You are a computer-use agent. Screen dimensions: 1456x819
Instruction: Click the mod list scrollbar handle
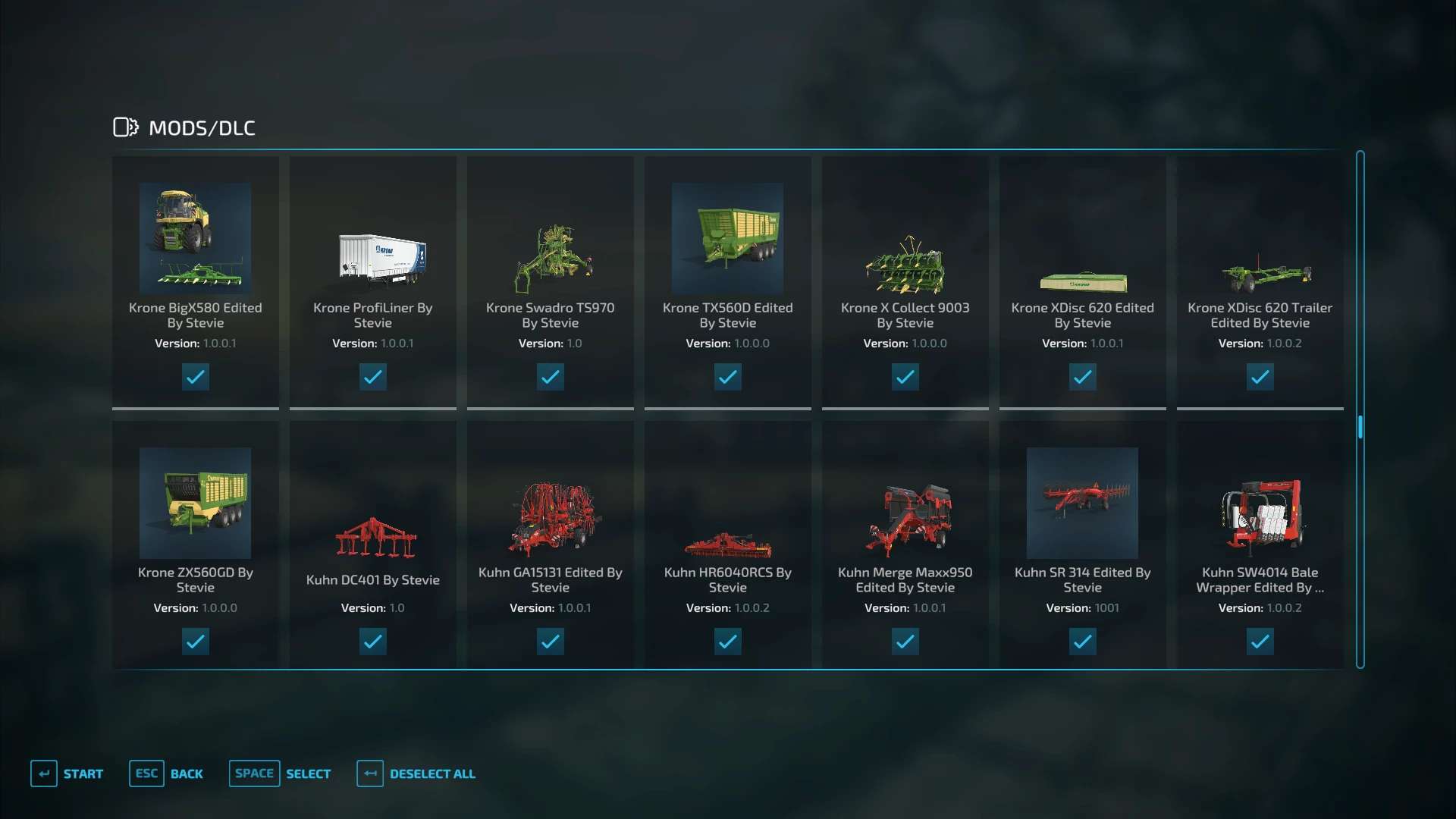click(1360, 427)
